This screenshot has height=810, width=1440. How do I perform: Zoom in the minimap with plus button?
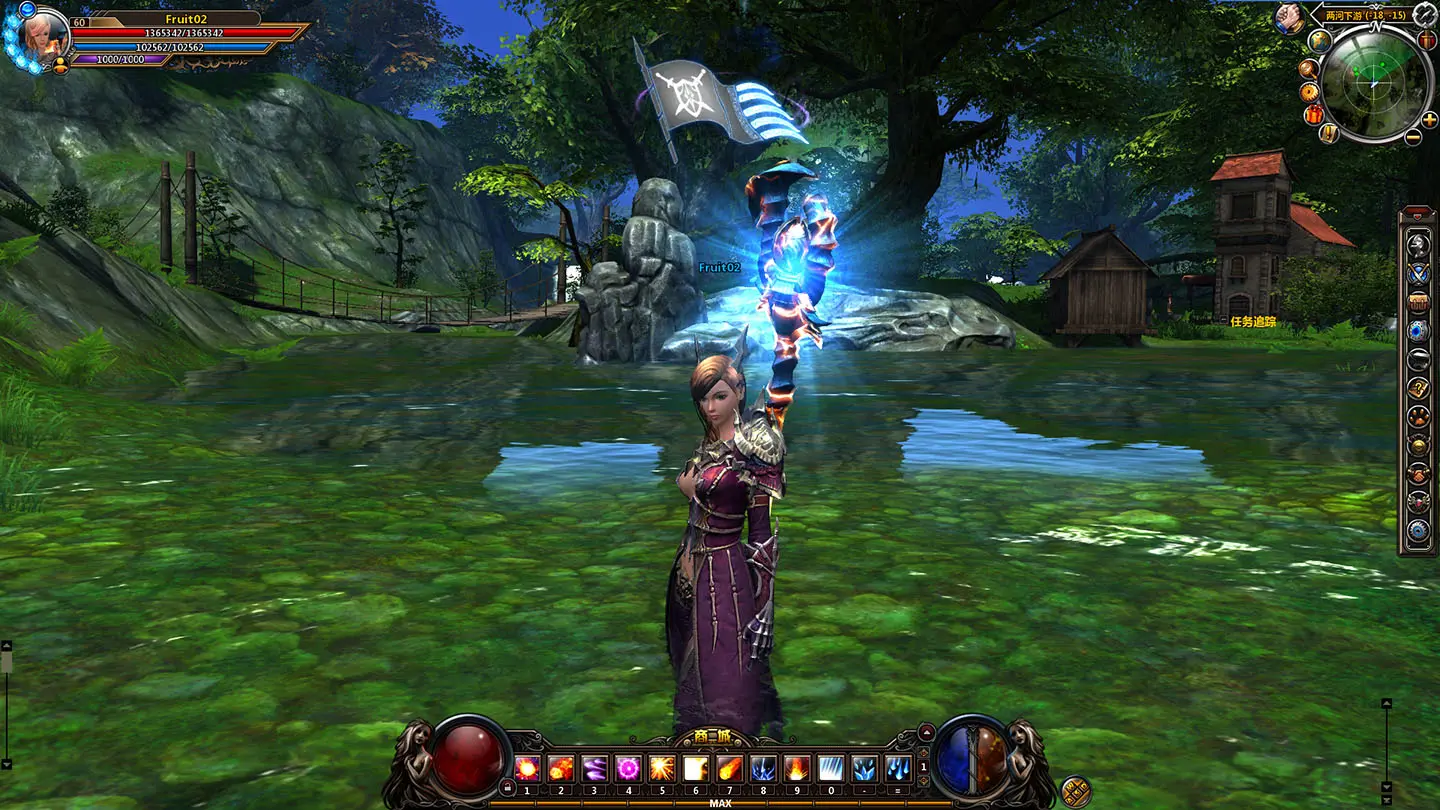click(1427, 120)
